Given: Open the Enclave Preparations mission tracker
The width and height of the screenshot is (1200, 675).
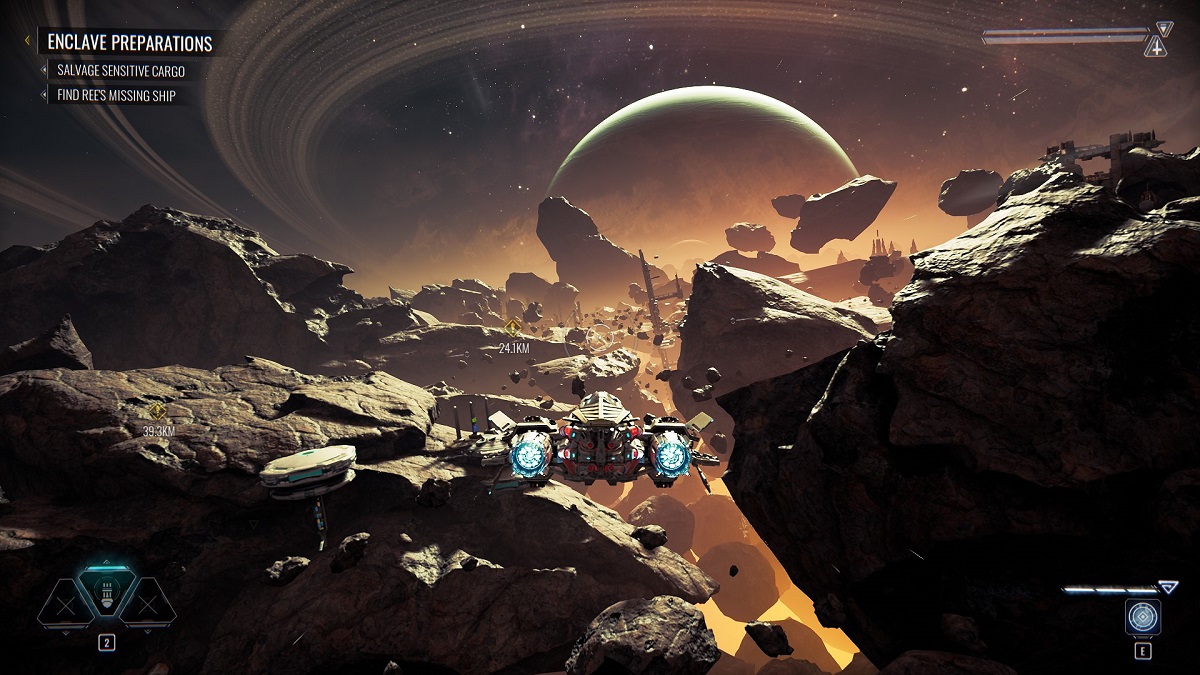Looking at the screenshot, I should click(130, 43).
